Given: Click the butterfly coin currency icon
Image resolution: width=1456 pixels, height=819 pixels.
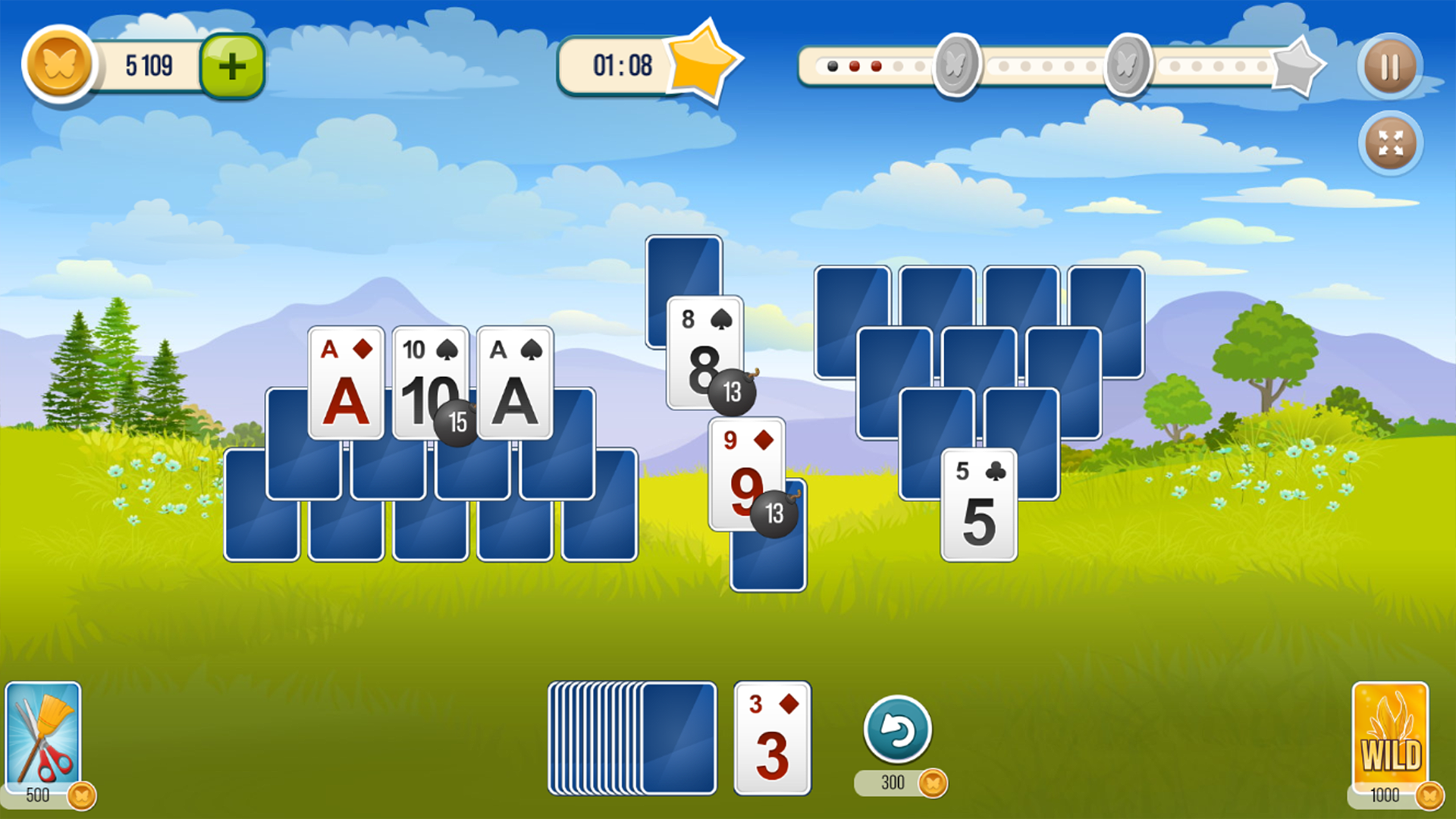Looking at the screenshot, I should 59,64.
